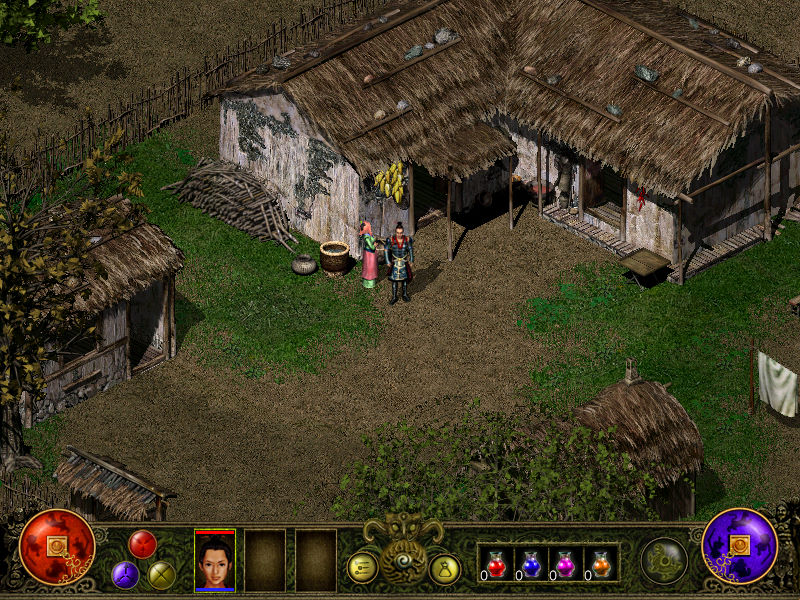Screen dimensions: 800x600
Task: Use the blue potion slot
Action: pyautogui.click(x=531, y=565)
